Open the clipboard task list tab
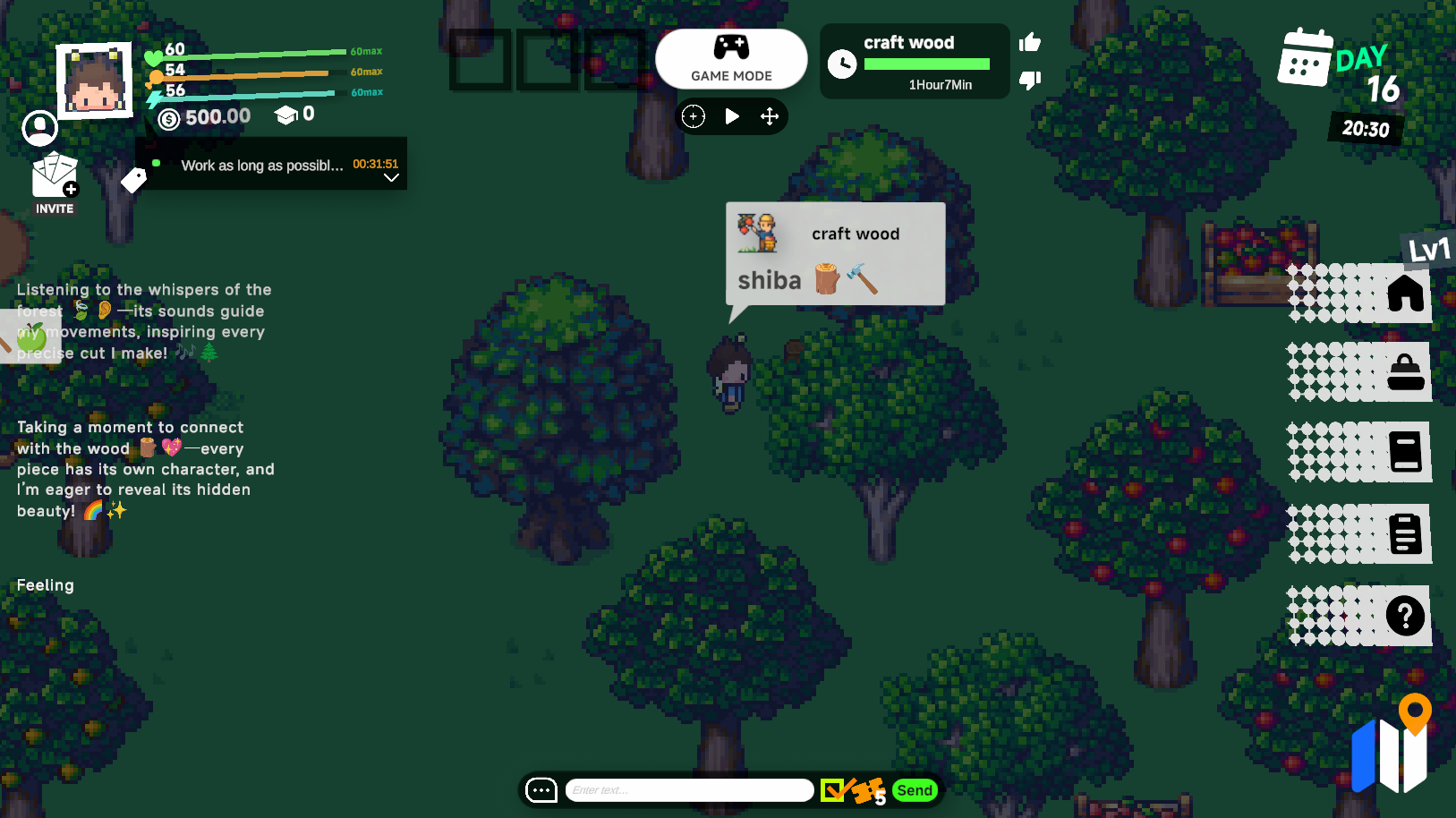The image size is (1456, 818). pos(1404,533)
